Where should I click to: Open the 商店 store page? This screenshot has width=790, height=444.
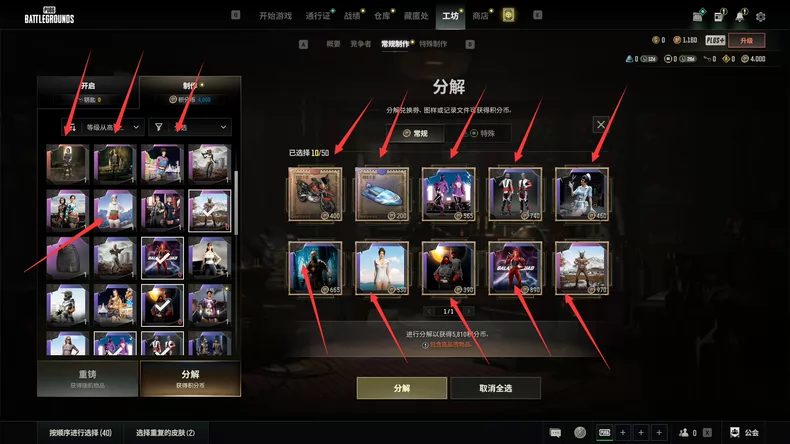coord(481,16)
